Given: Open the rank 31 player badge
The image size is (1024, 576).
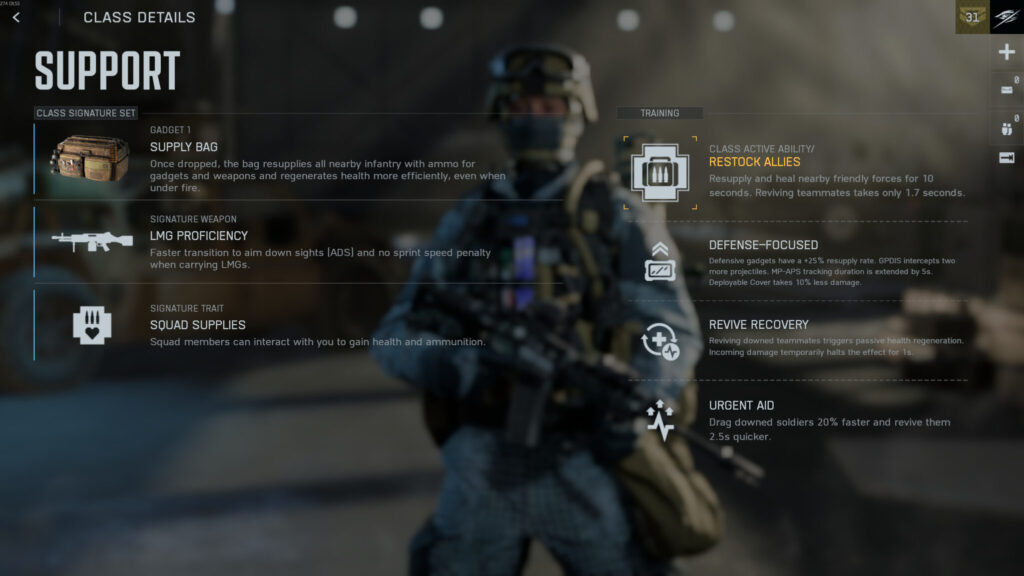Looking at the screenshot, I should click(972, 17).
